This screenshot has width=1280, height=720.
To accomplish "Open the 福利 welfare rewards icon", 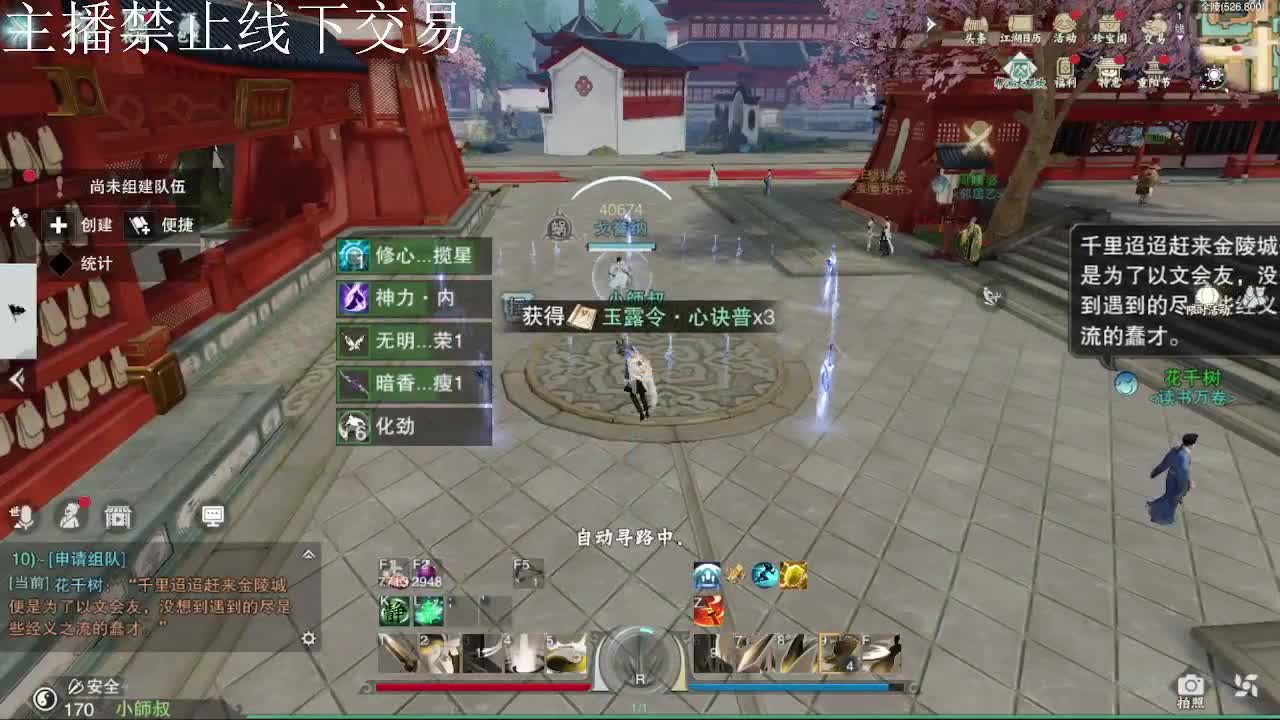I will coord(1064,69).
